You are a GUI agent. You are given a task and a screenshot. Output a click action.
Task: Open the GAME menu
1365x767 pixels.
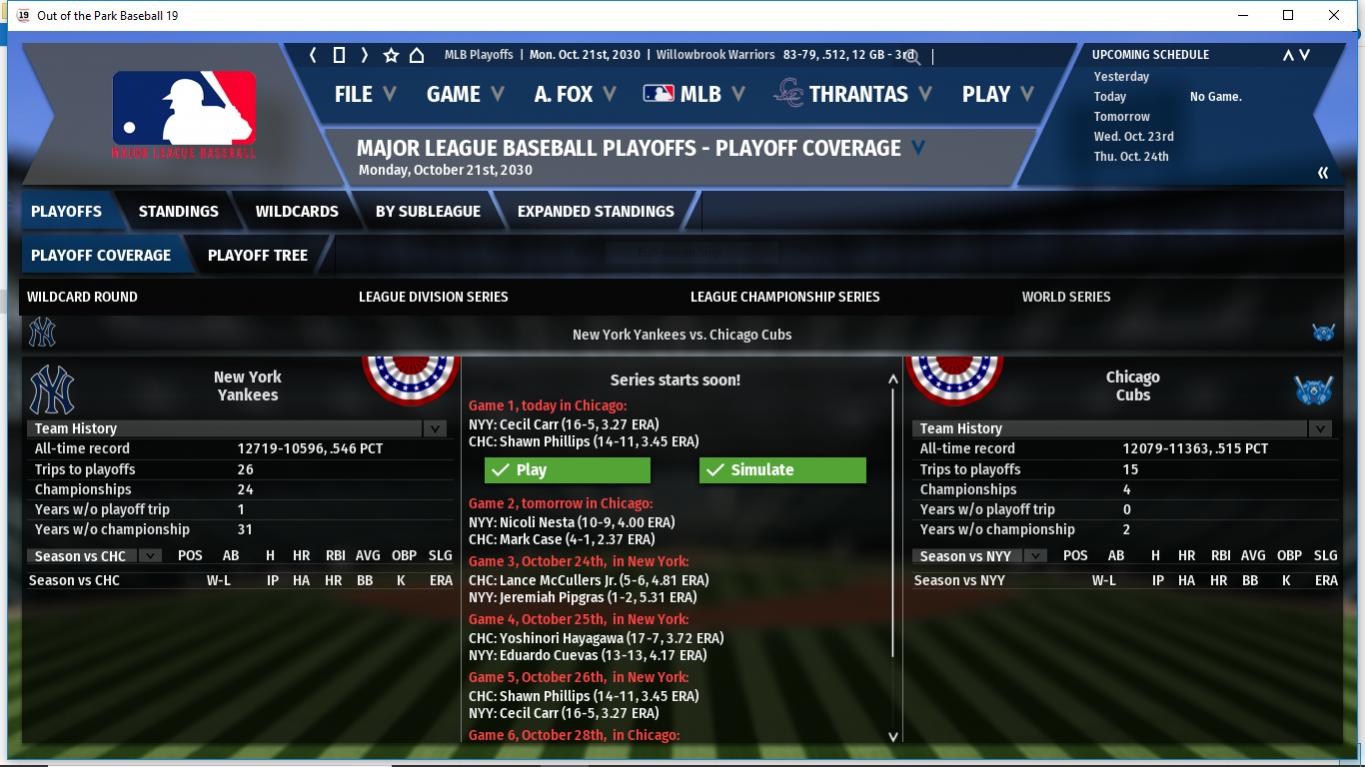464,94
